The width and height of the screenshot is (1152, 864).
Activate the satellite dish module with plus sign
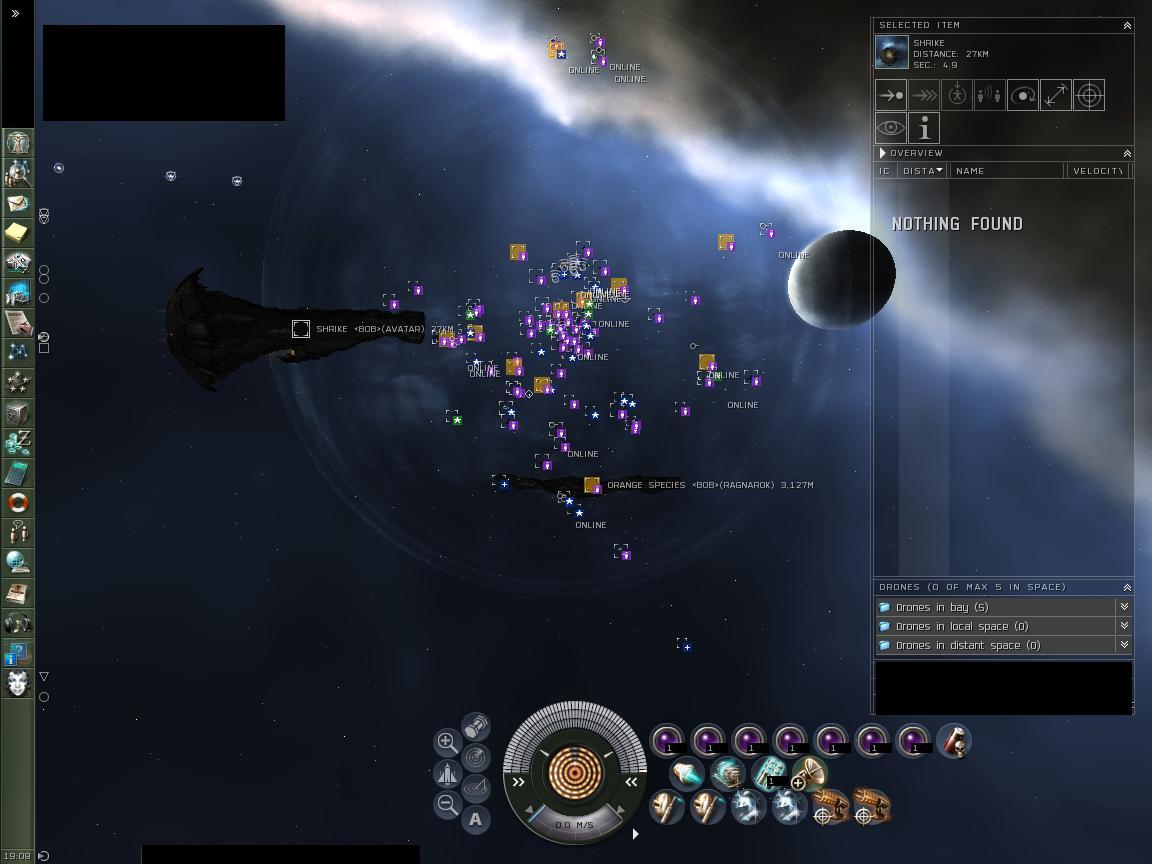[x=809, y=774]
